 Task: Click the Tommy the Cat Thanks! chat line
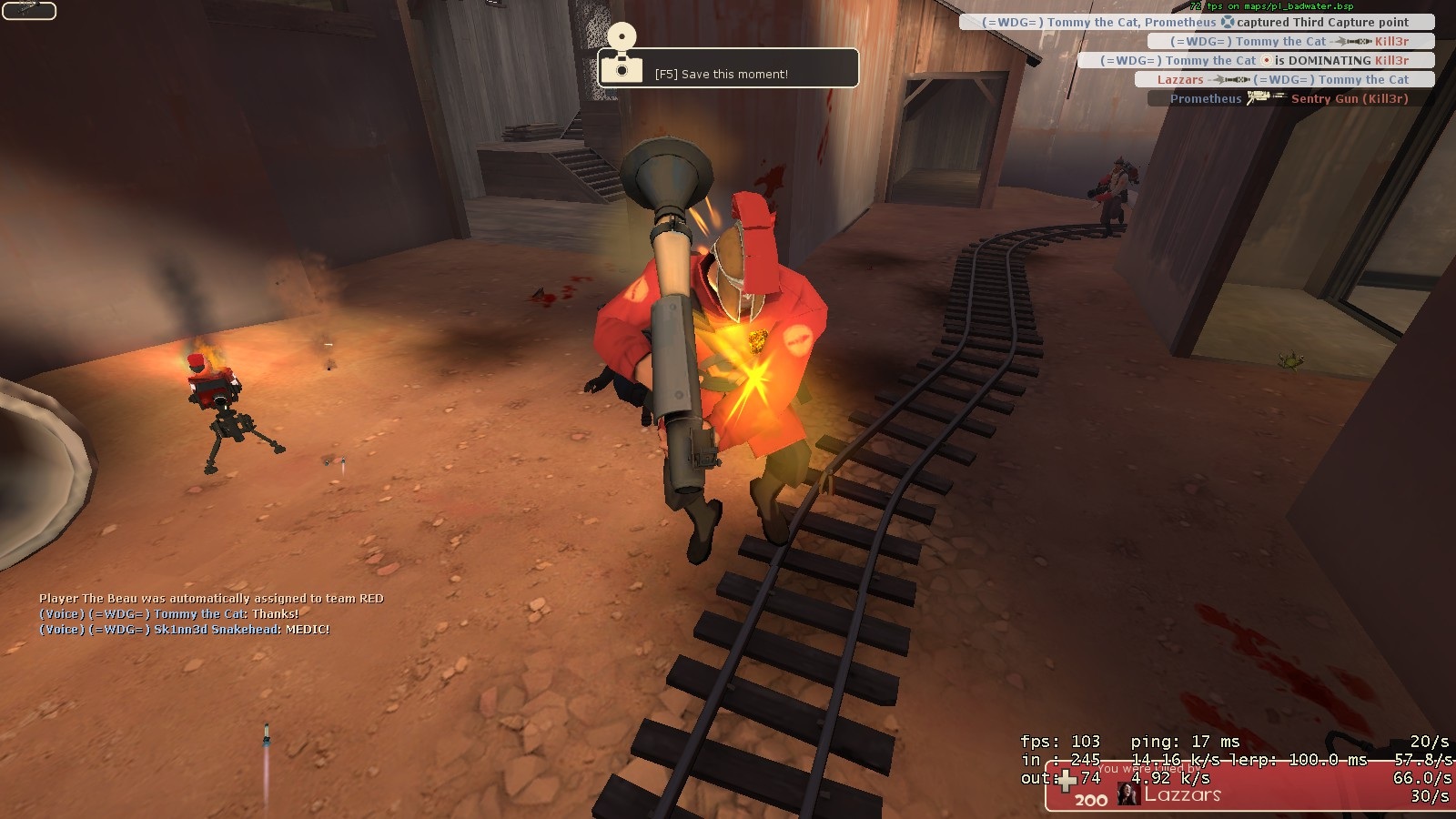point(169,614)
